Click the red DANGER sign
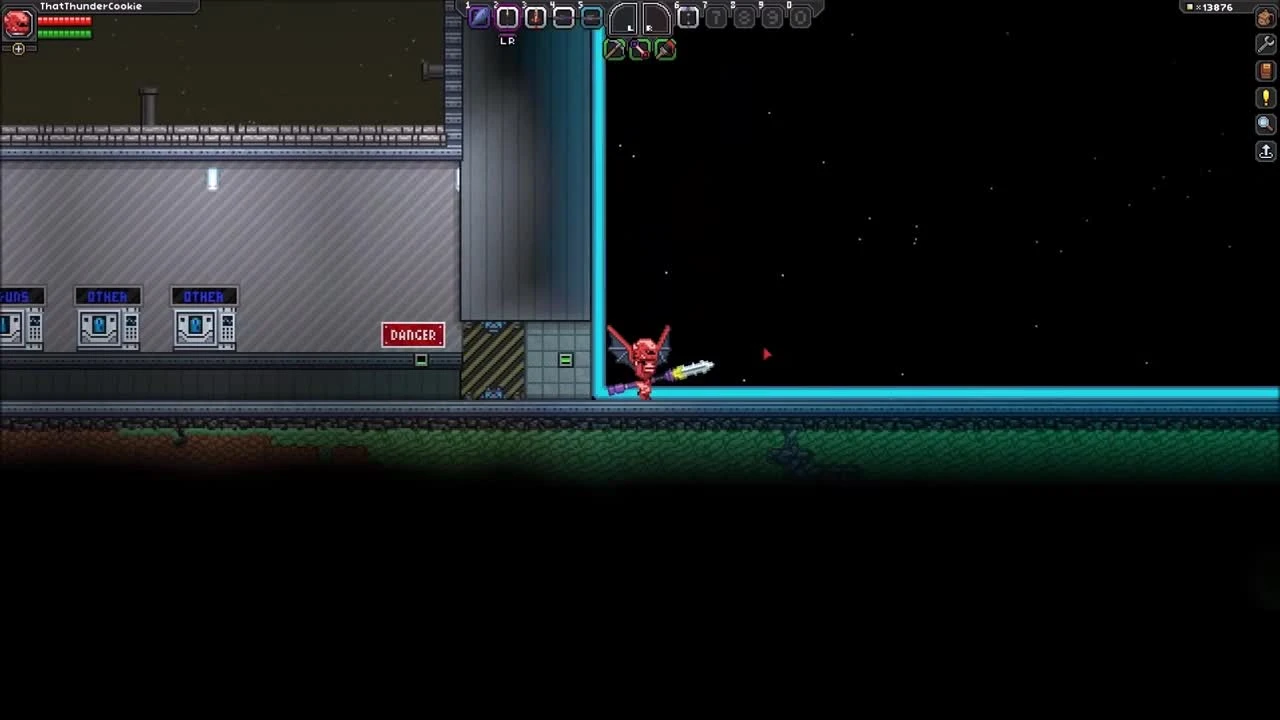This screenshot has width=1280, height=720. pos(413,334)
